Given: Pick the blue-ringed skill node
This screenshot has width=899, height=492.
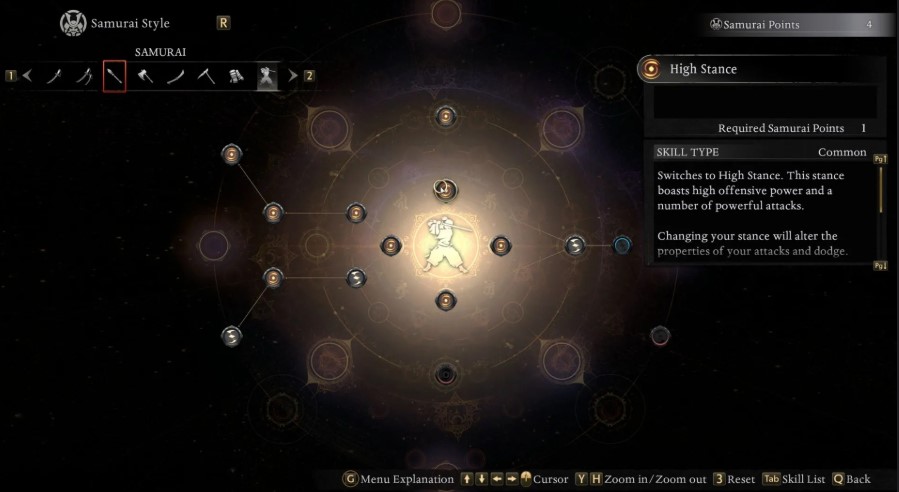Looking at the screenshot, I should pos(621,244).
